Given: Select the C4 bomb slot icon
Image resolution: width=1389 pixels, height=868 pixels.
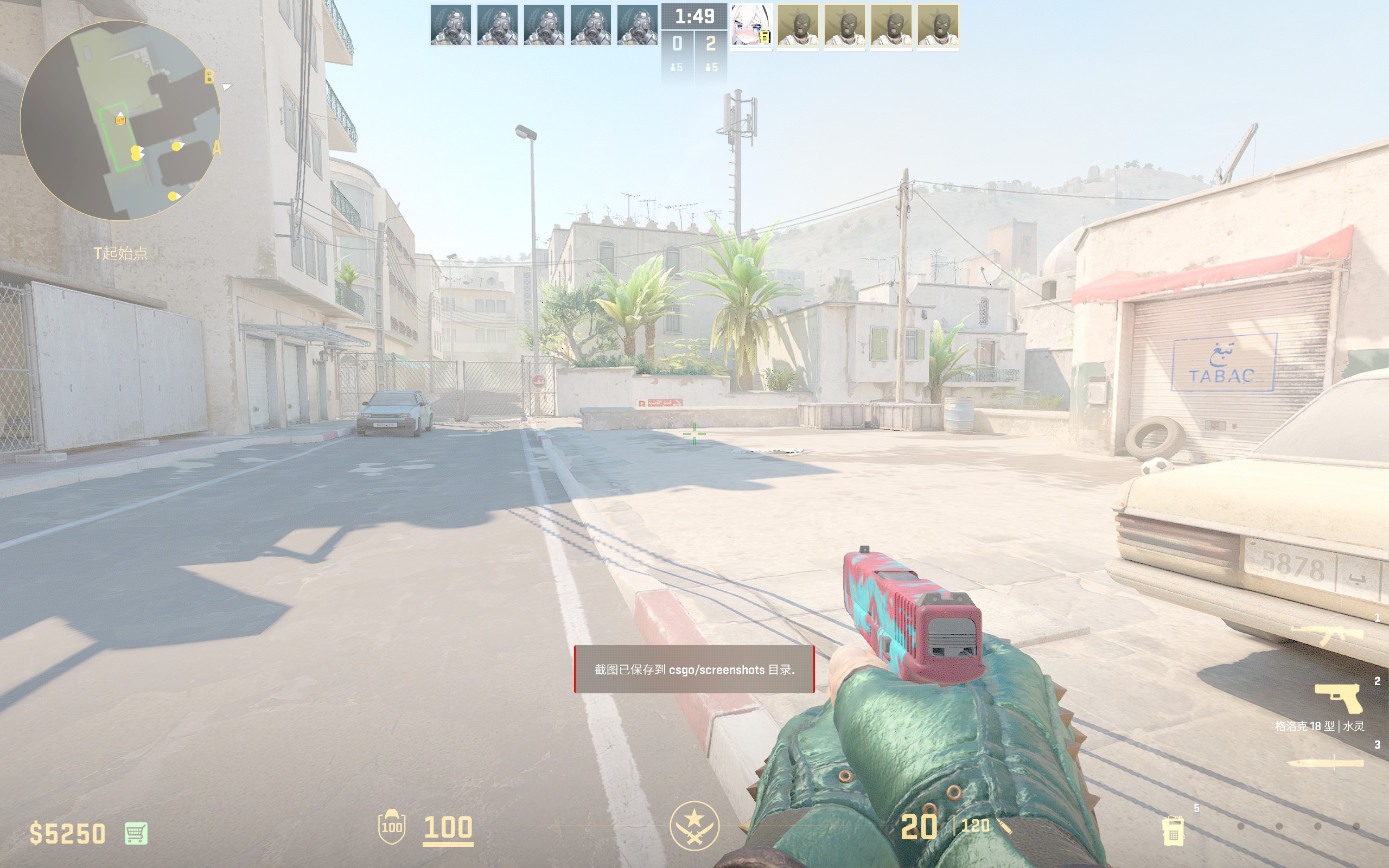Looking at the screenshot, I should [1173, 830].
